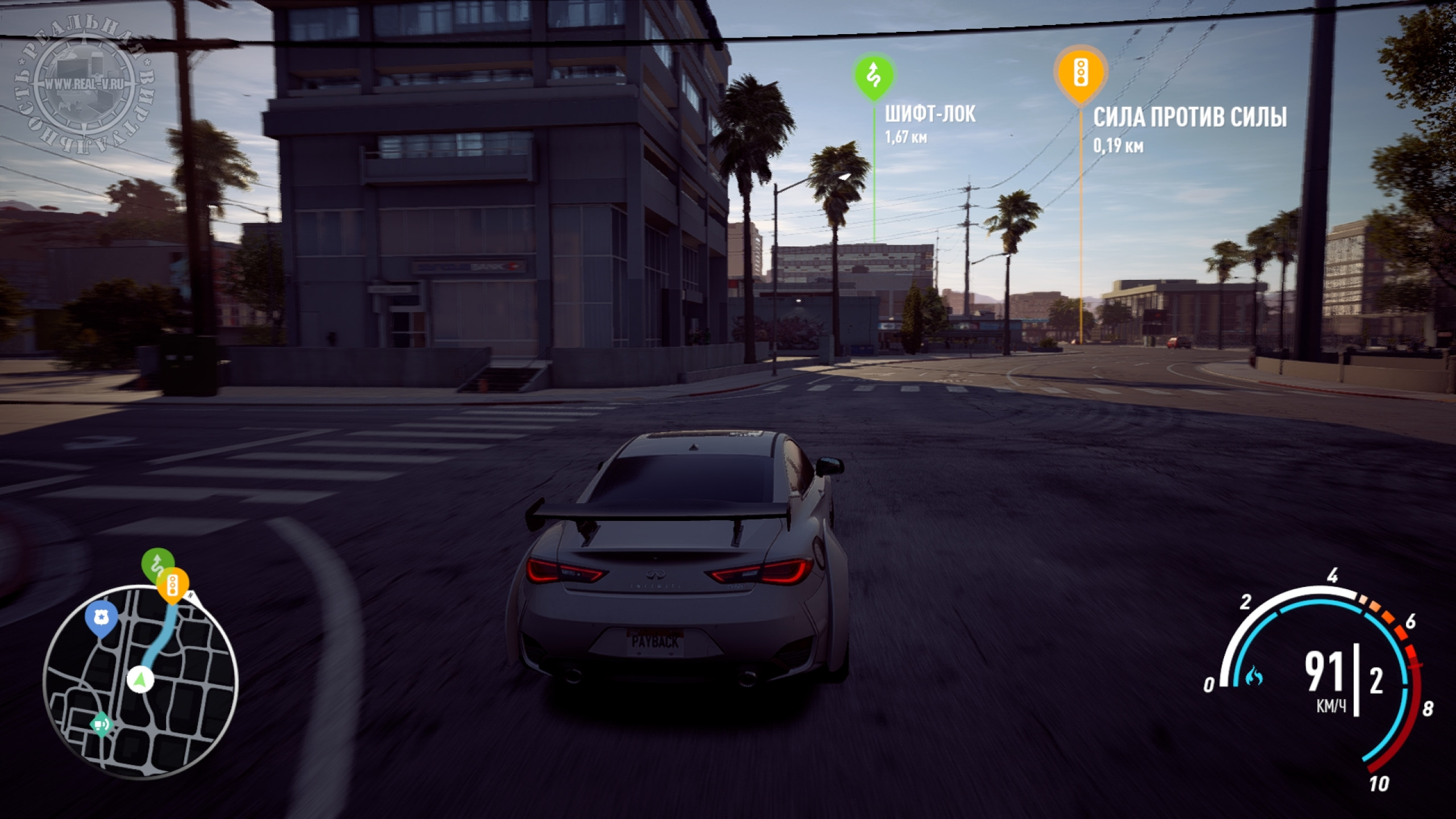This screenshot has width=1456, height=819.
Task: Select the orange СИЛА ПРОТИВ СИЛЫ waypoint pin
Action: pyautogui.click(x=1080, y=74)
